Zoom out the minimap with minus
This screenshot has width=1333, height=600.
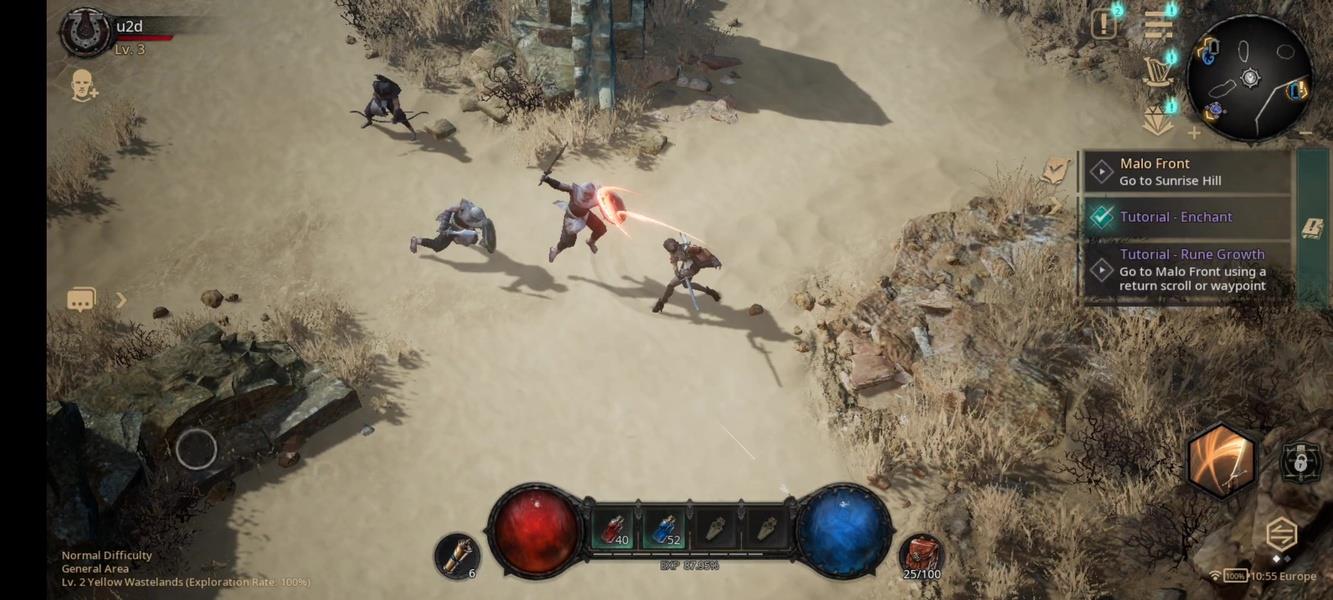click(x=1305, y=132)
